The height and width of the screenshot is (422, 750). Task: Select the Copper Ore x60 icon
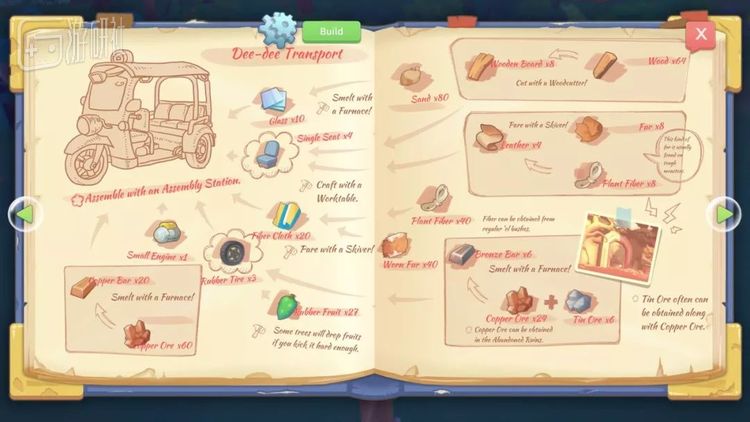tap(138, 333)
